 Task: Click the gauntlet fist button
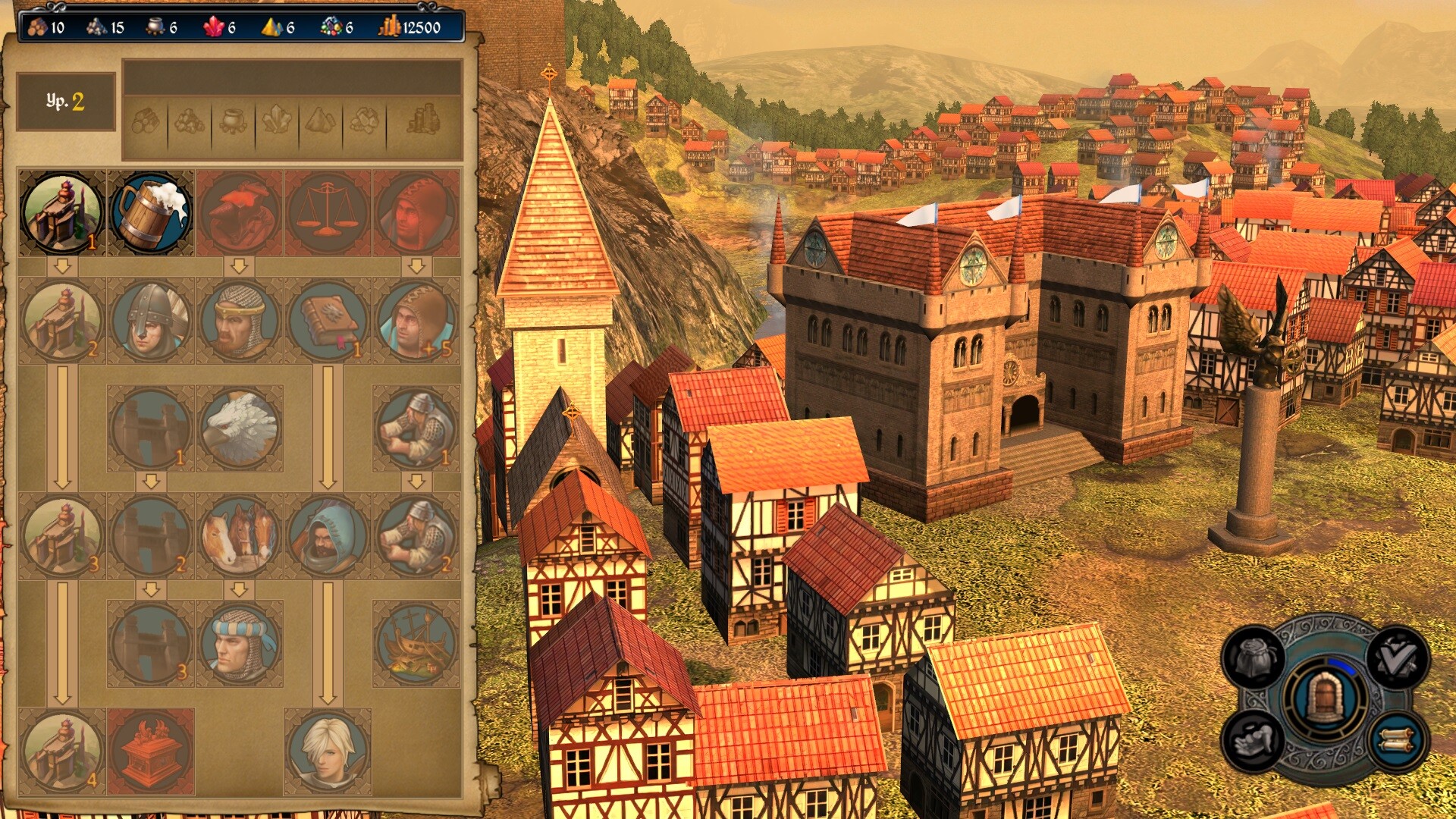(x=1253, y=740)
